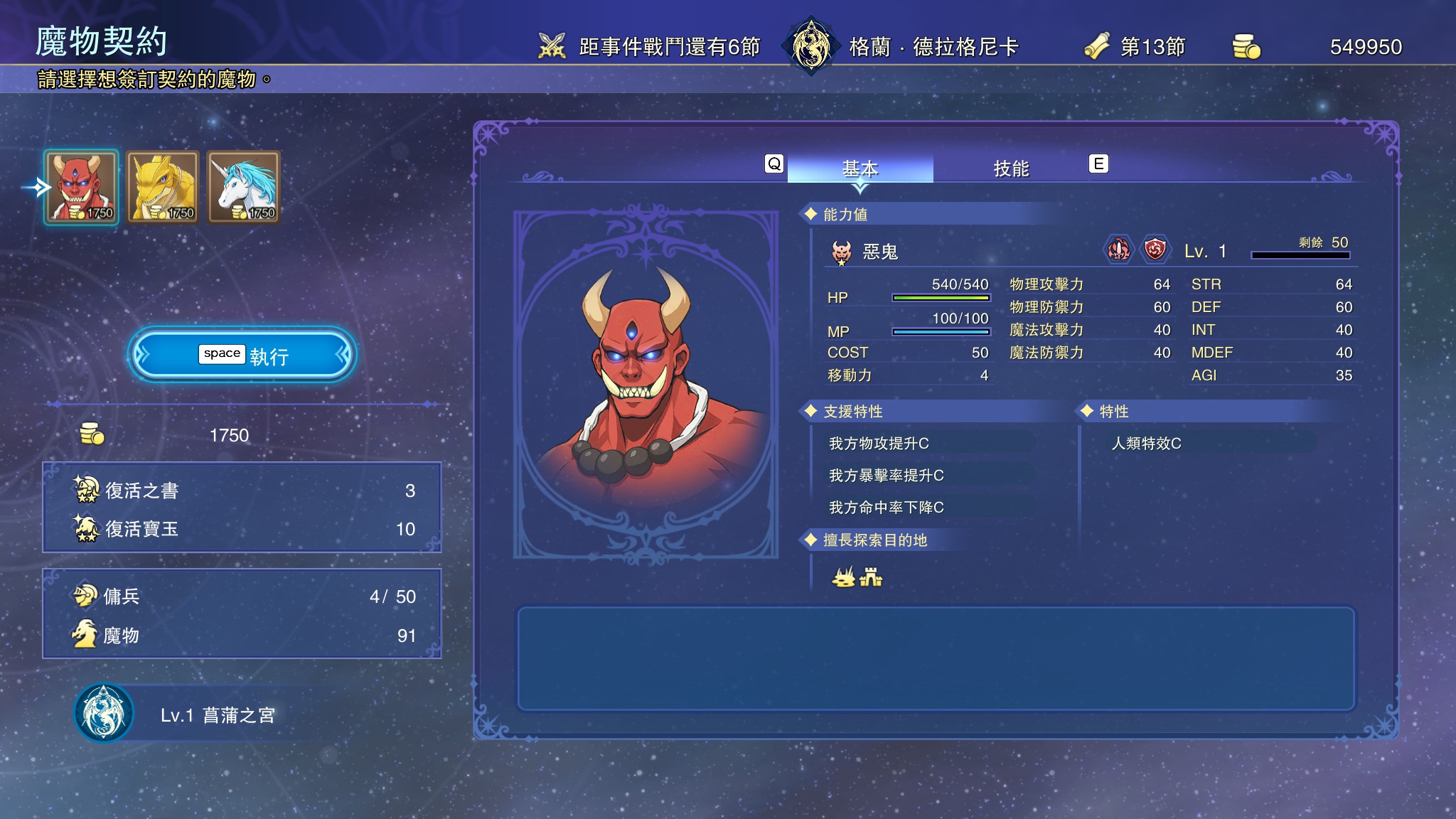Choose the yellow dragon monster portrait
The image size is (1456, 819).
click(163, 187)
